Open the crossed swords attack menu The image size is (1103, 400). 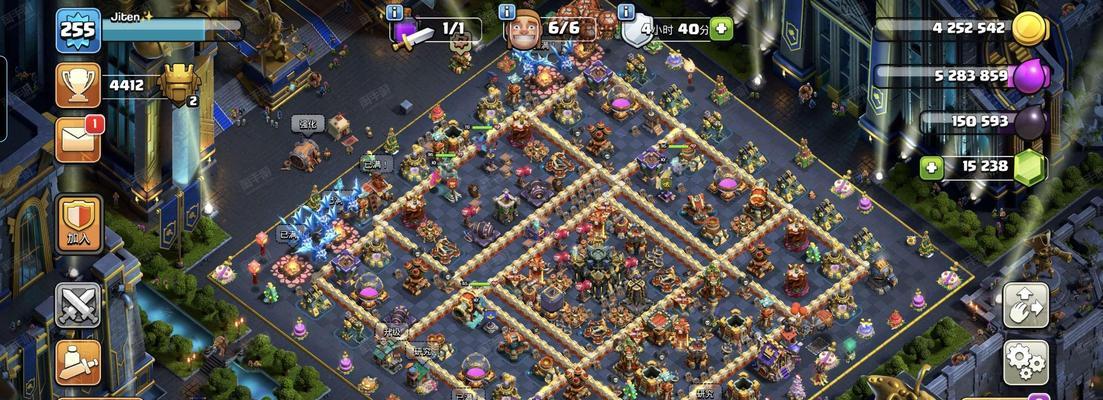tap(77, 305)
